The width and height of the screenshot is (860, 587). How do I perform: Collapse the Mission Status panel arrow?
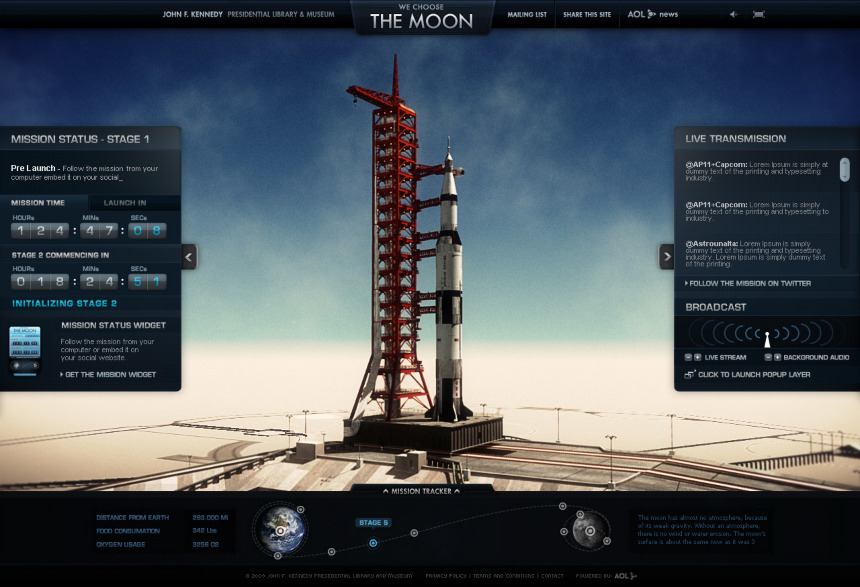tap(189, 257)
